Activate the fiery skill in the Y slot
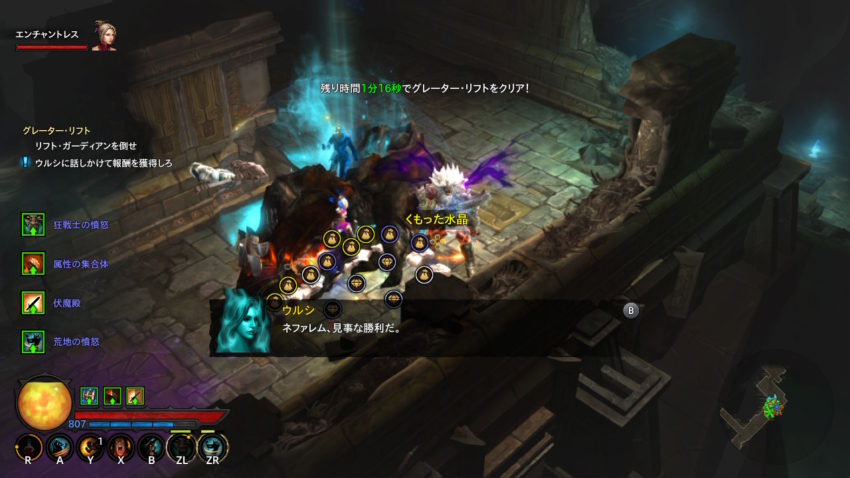 click(x=90, y=447)
